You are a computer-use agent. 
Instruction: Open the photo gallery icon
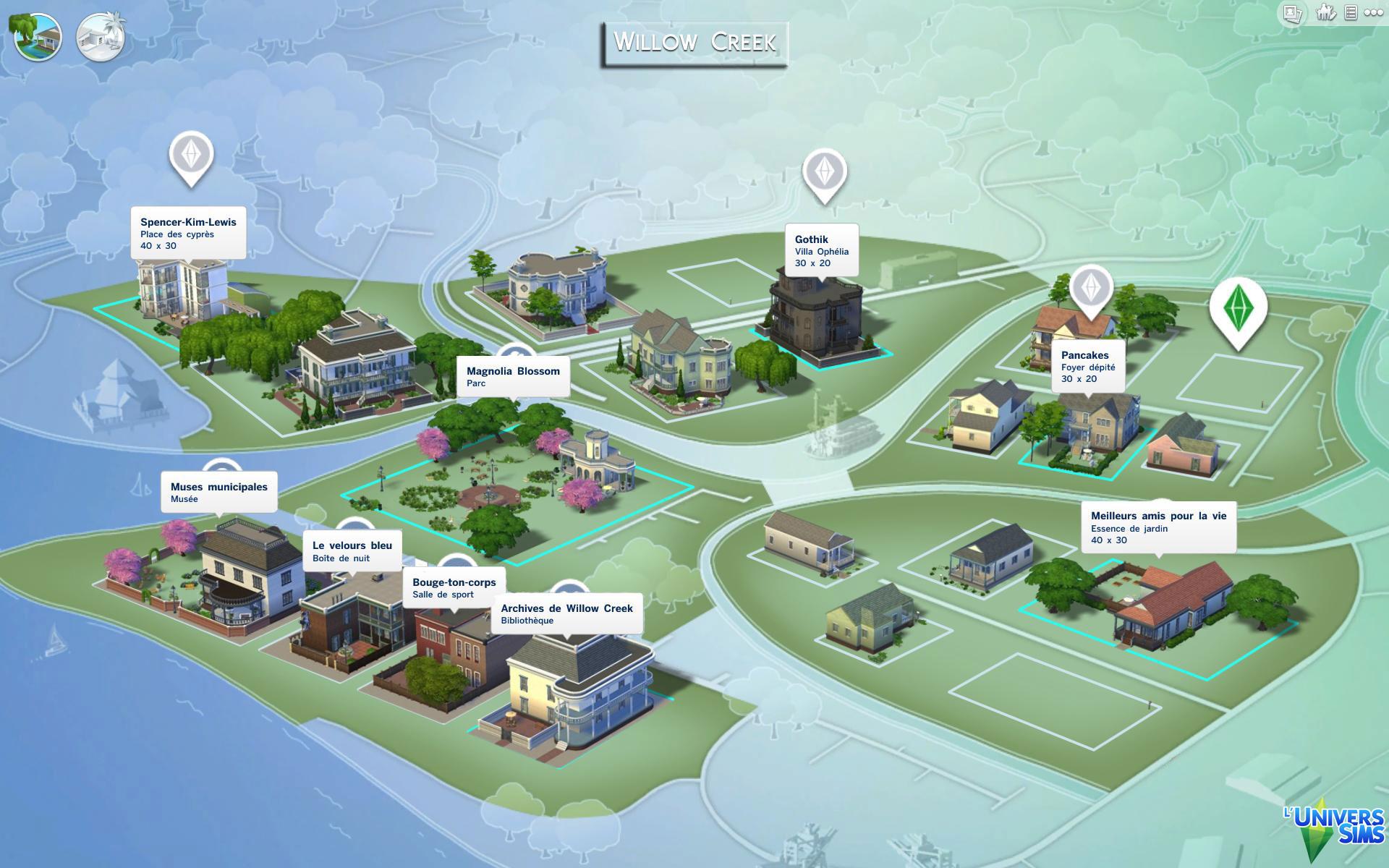tap(1292, 13)
